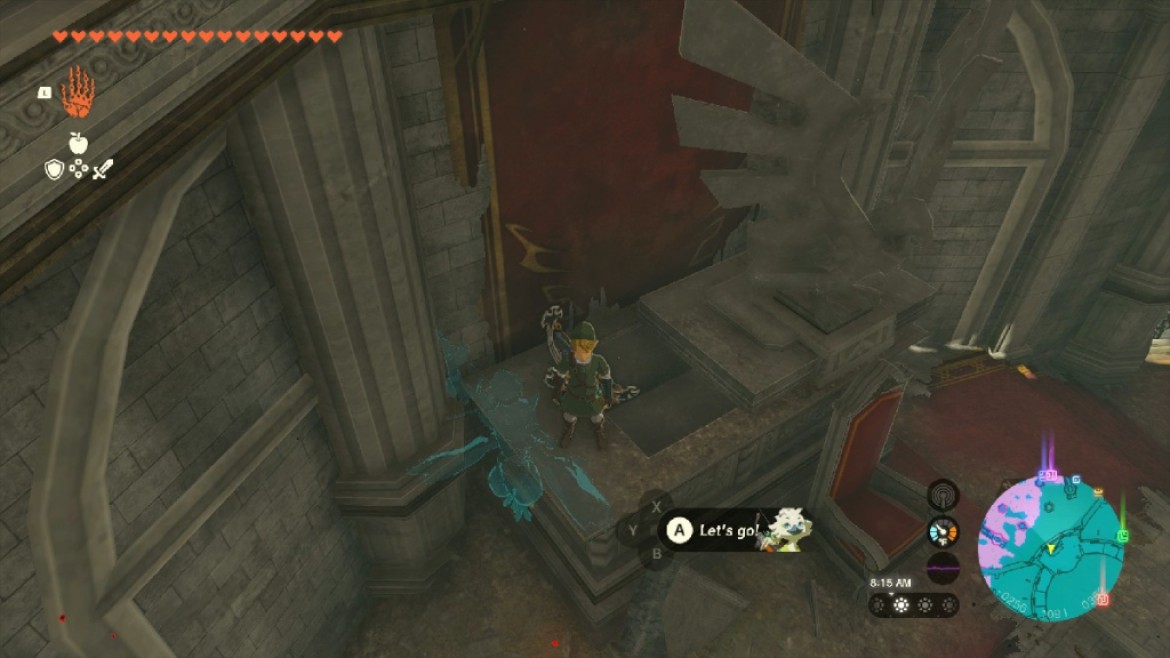The width and height of the screenshot is (1170, 658).
Task: Select the red pin marker on minimap
Action: pyautogui.click(x=1102, y=599)
